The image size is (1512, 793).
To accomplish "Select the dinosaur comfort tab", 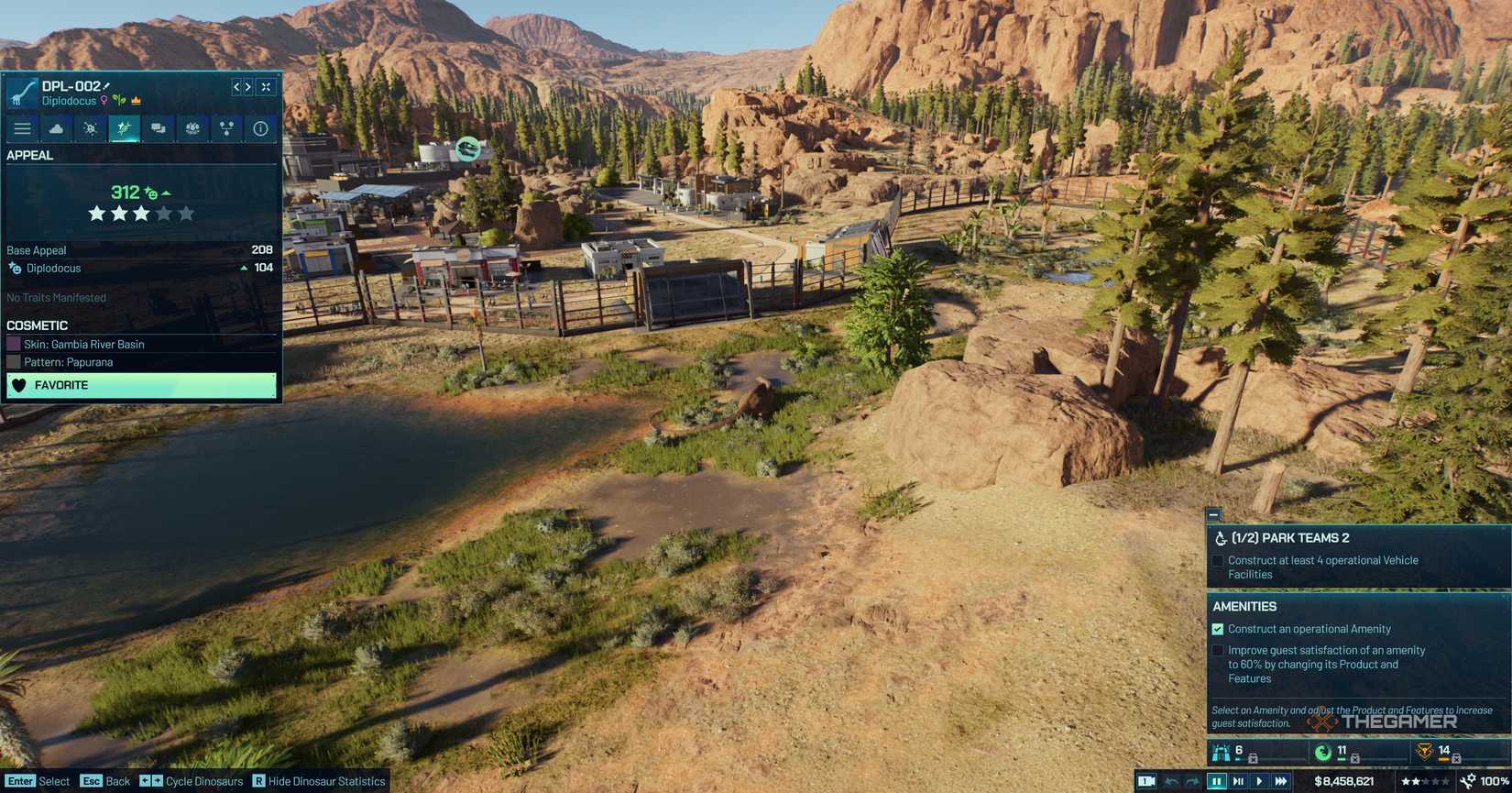I will [x=57, y=128].
